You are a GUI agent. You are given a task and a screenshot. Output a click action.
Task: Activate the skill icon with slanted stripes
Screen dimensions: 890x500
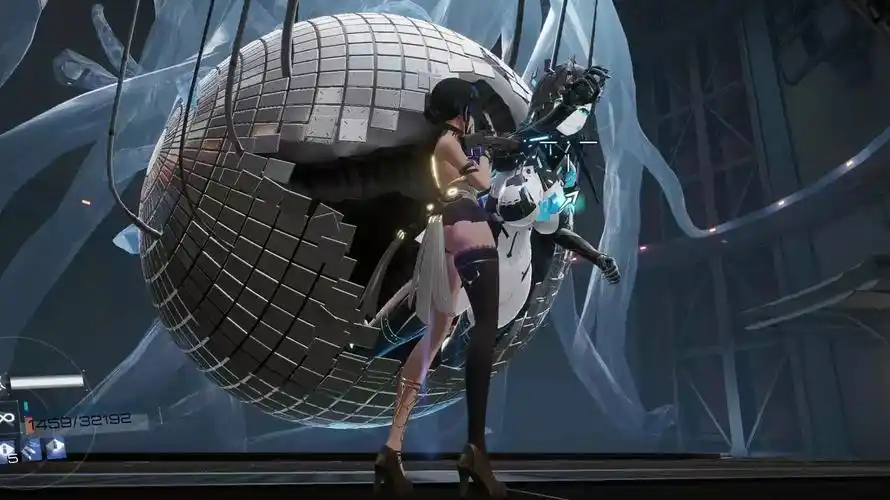pos(32,449)
